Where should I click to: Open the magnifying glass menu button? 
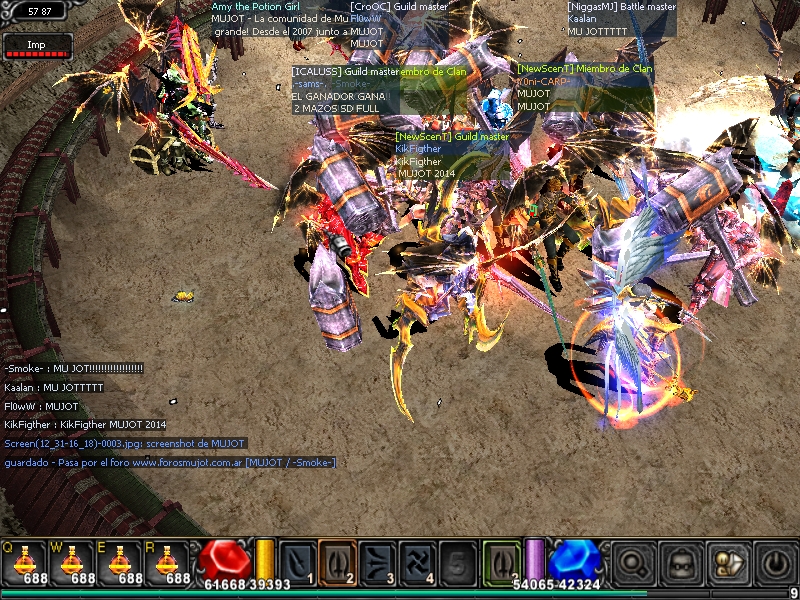pos(632,562)
